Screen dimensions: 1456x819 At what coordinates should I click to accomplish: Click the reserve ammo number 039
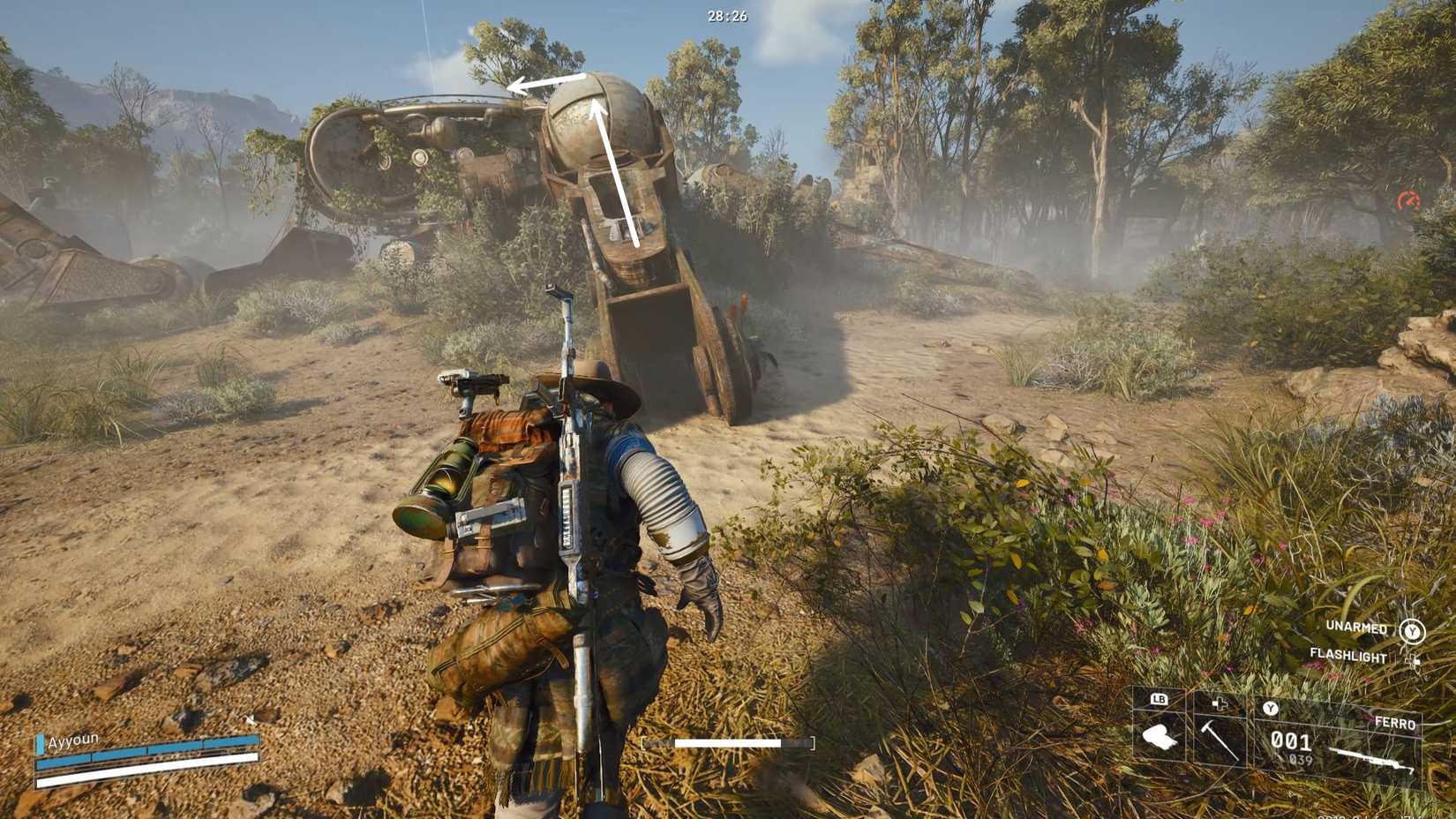[1301, 759]
